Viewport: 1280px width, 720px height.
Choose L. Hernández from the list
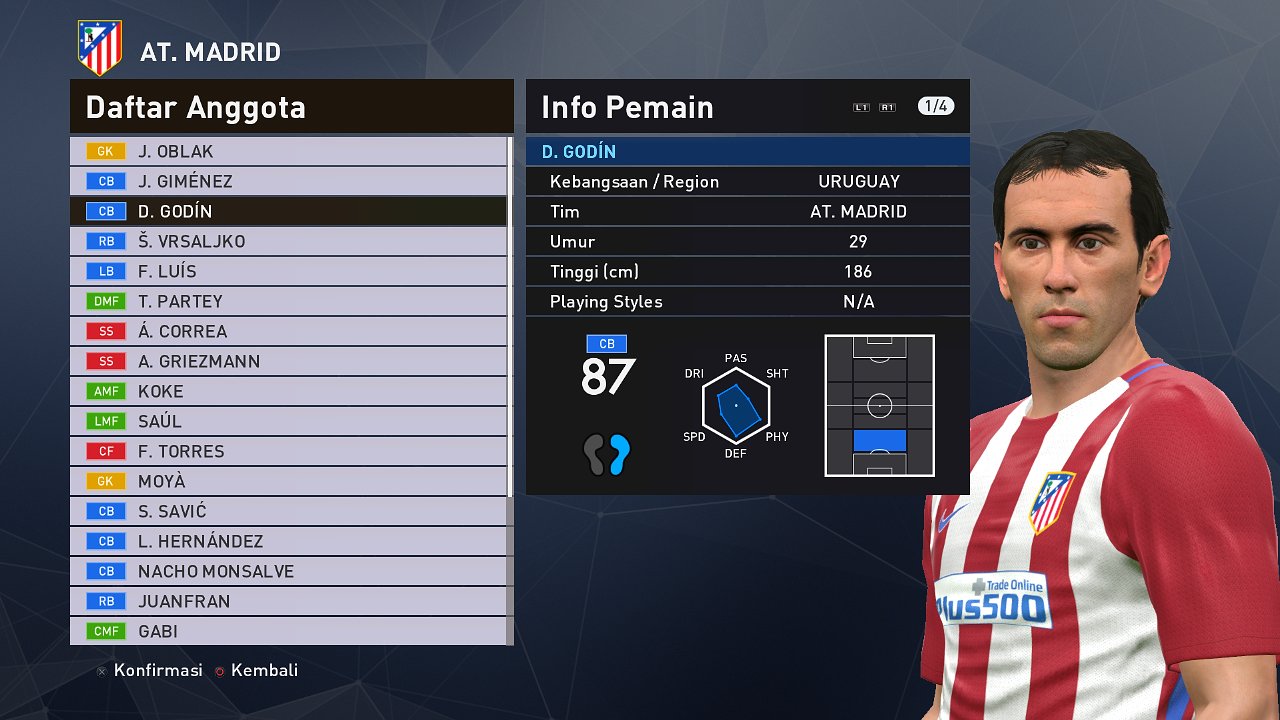click(288, 541)
